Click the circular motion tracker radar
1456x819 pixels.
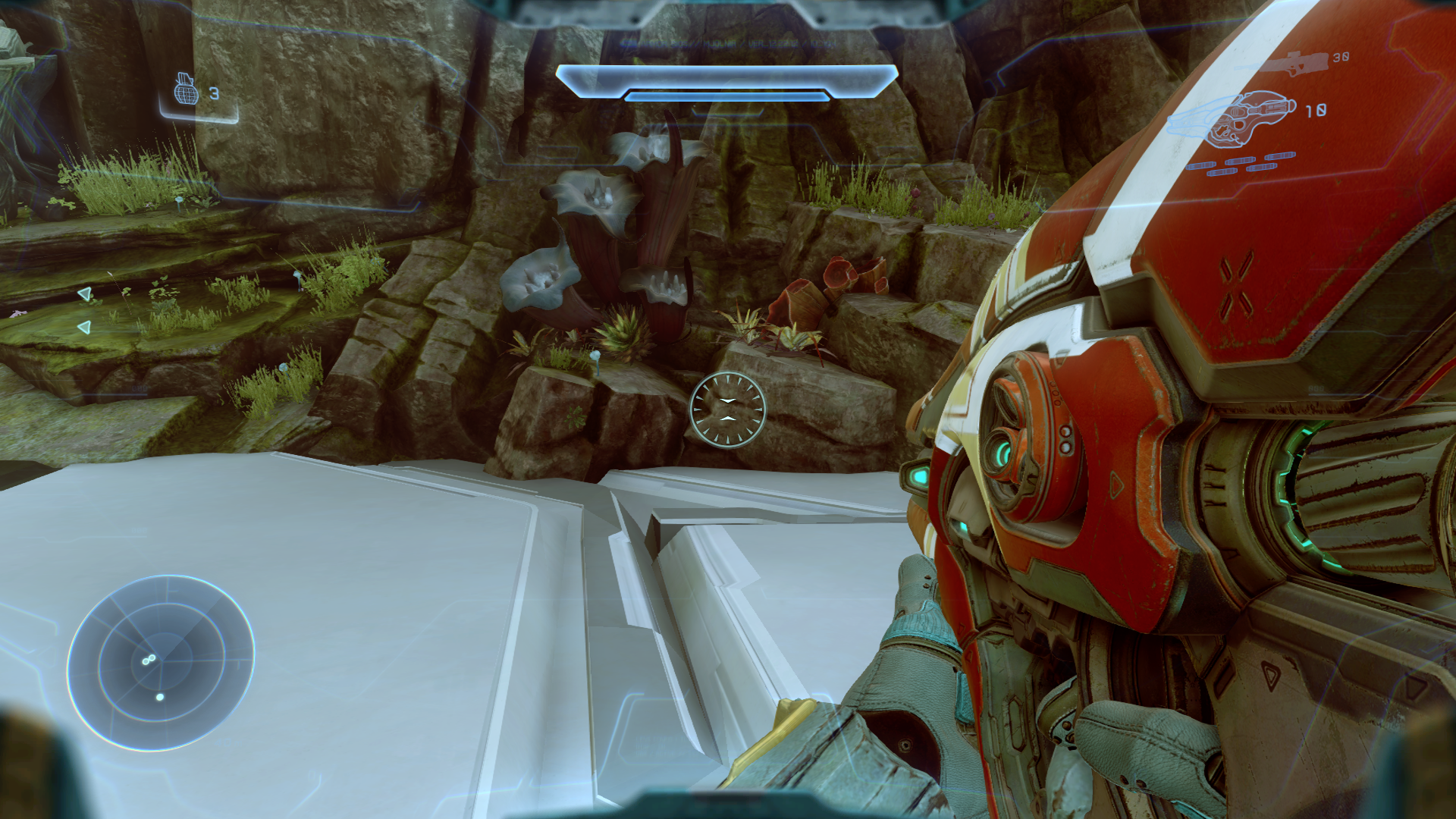[161, 663]
